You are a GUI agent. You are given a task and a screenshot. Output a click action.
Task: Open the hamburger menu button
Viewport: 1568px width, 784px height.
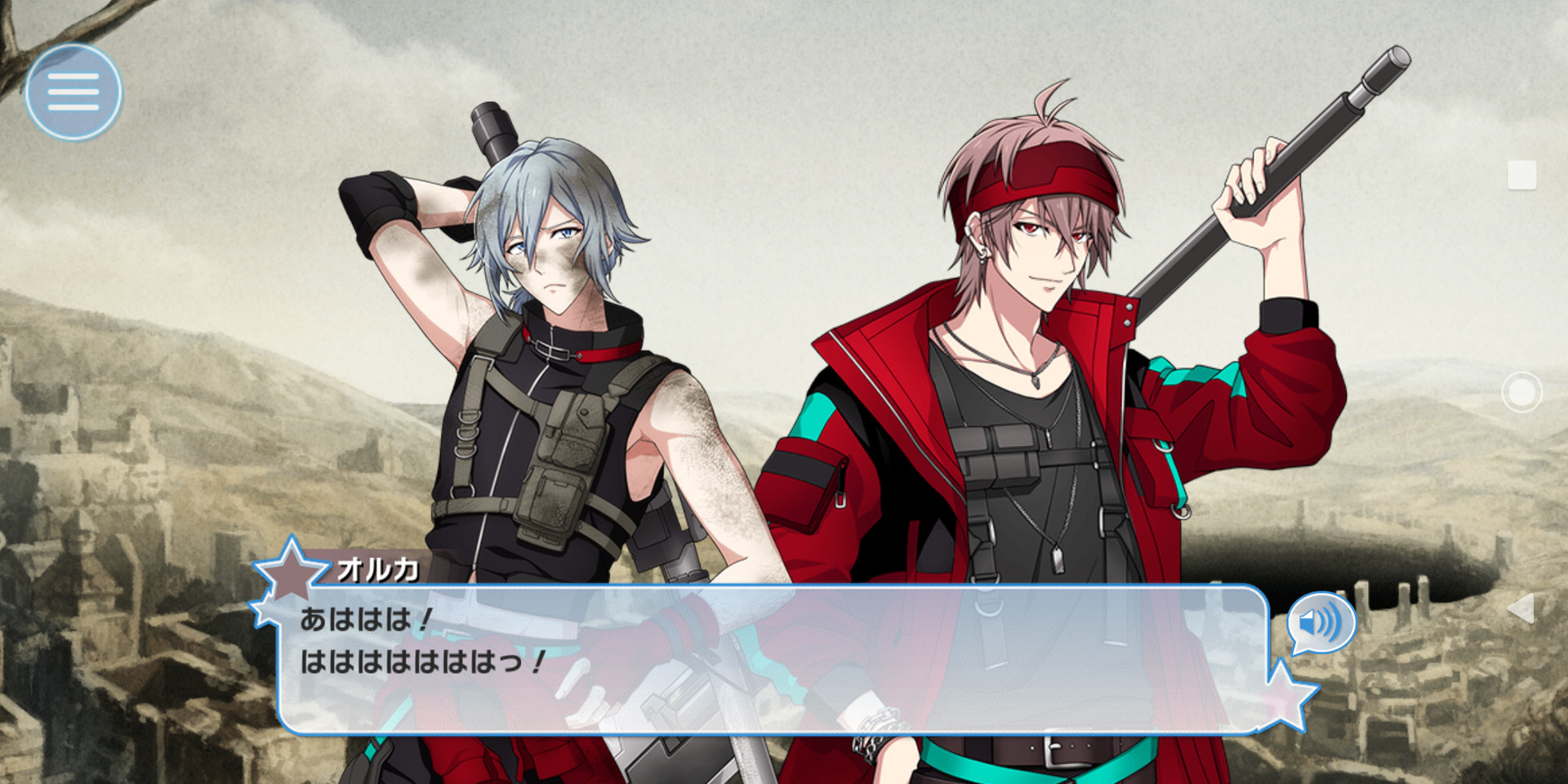[x=73, y=91]
